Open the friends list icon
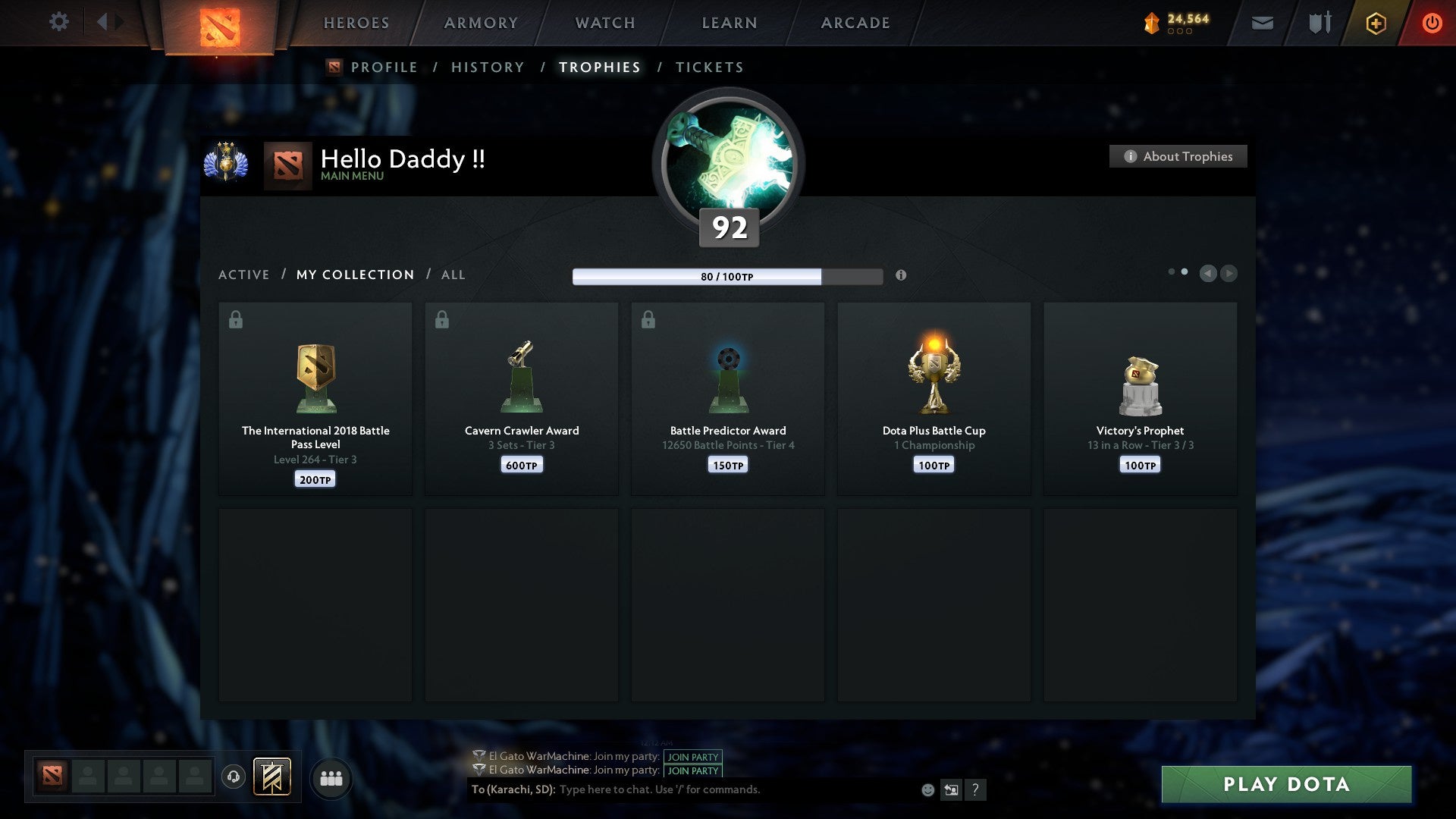The image size is (1456, 819). pos(331,777)
